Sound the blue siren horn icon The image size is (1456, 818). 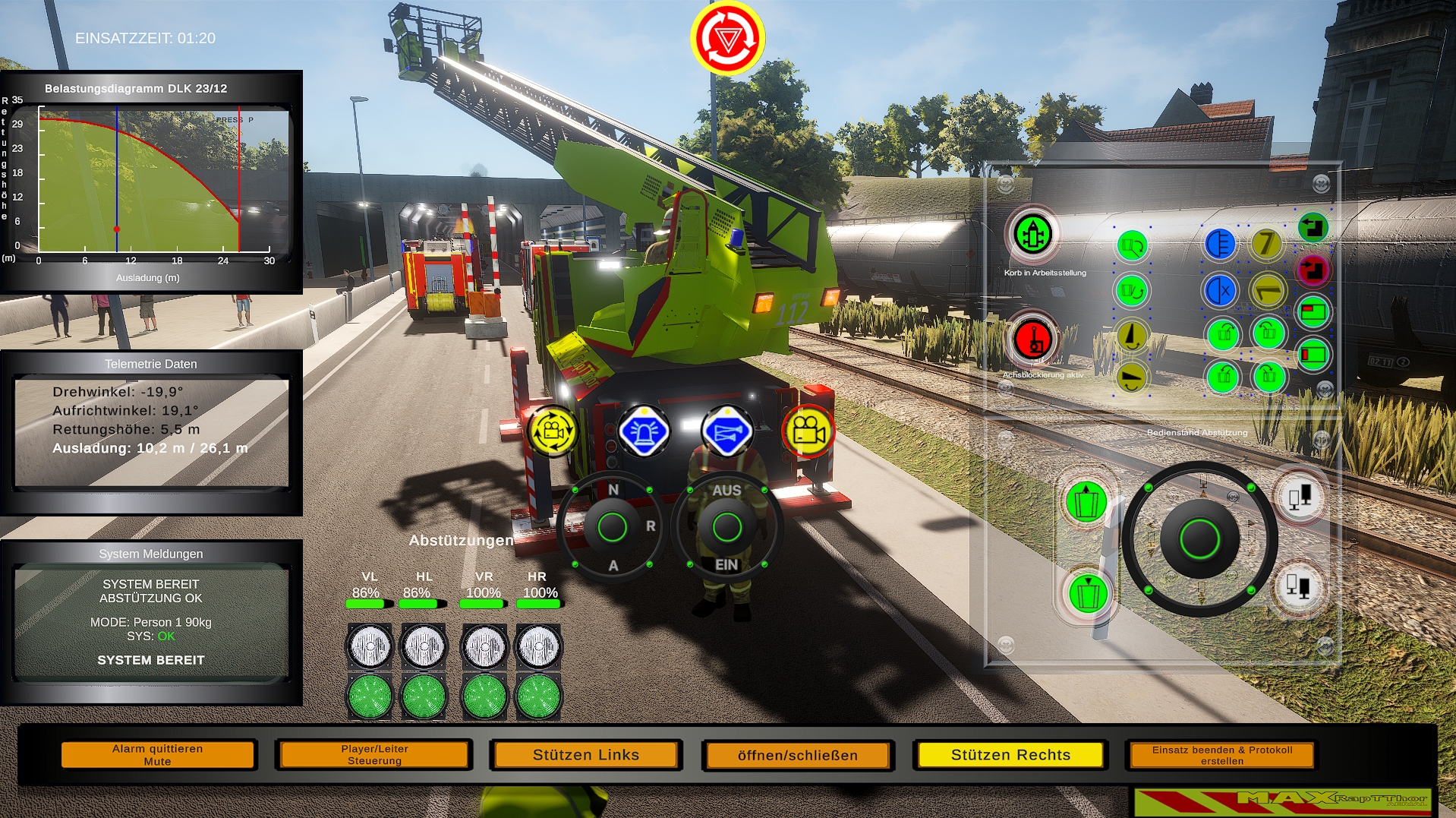tap(726, 431)
